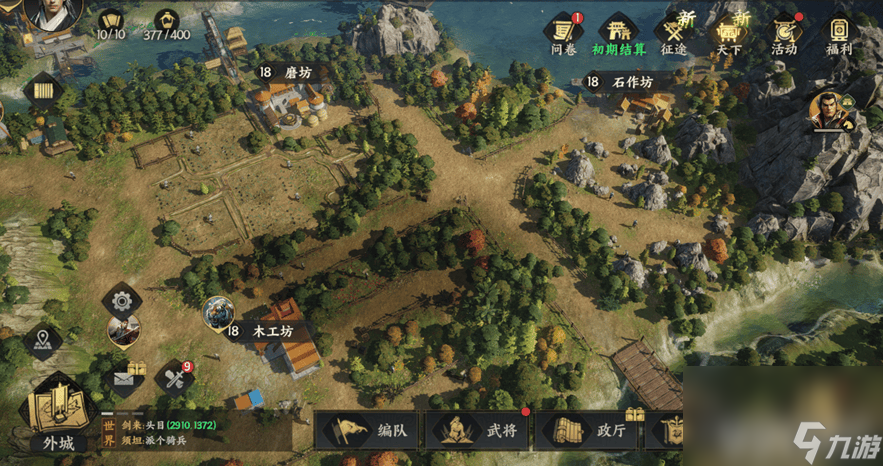883x466 pixels.
Task: Open the 武将 generals panel
Action: (x=478, y=431)
